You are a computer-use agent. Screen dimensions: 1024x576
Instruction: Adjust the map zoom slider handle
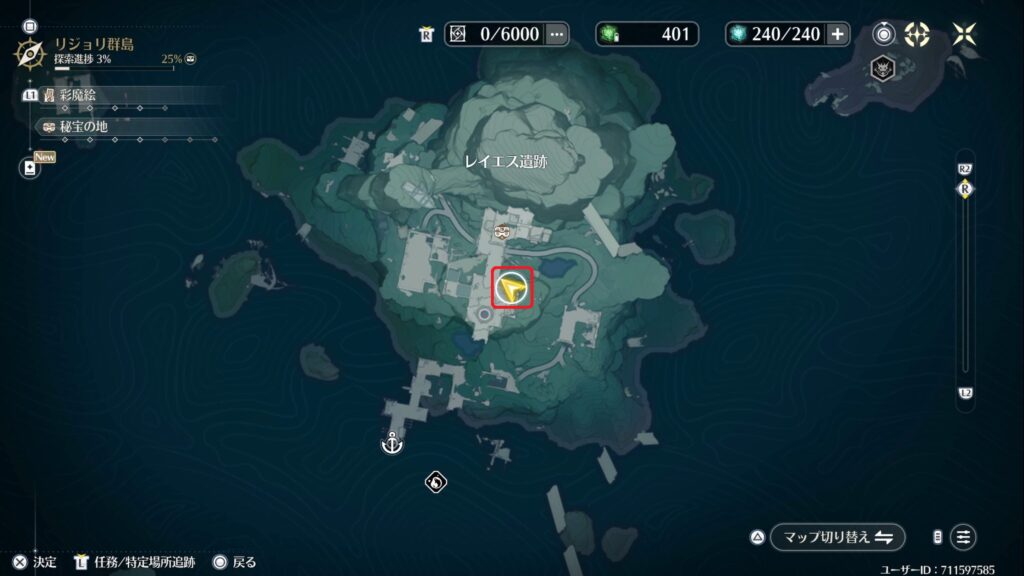[965, 189]
